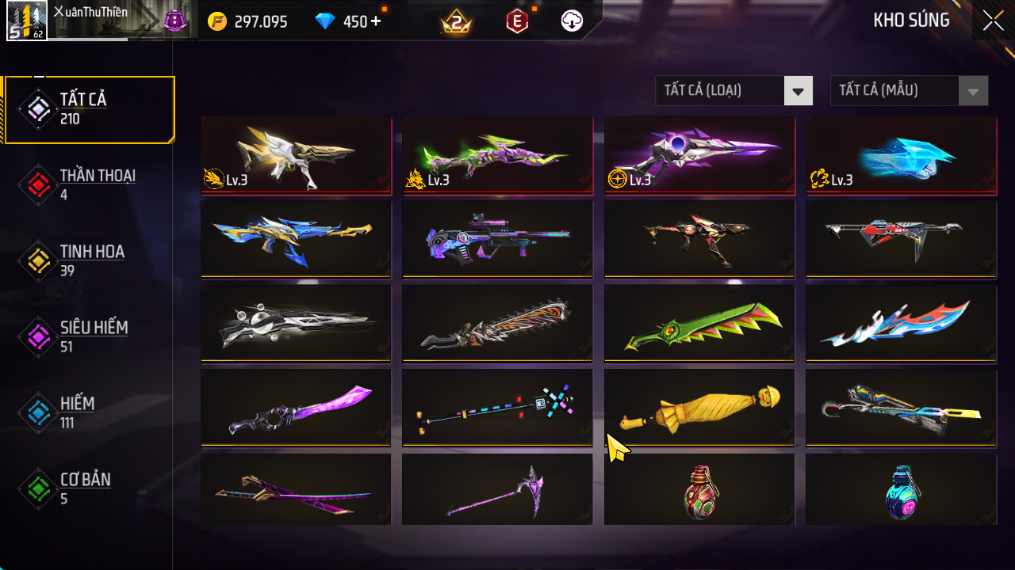The image size is (1015, 570).
Task: Select the green serrated machete skin
Action: pos(699,323)
